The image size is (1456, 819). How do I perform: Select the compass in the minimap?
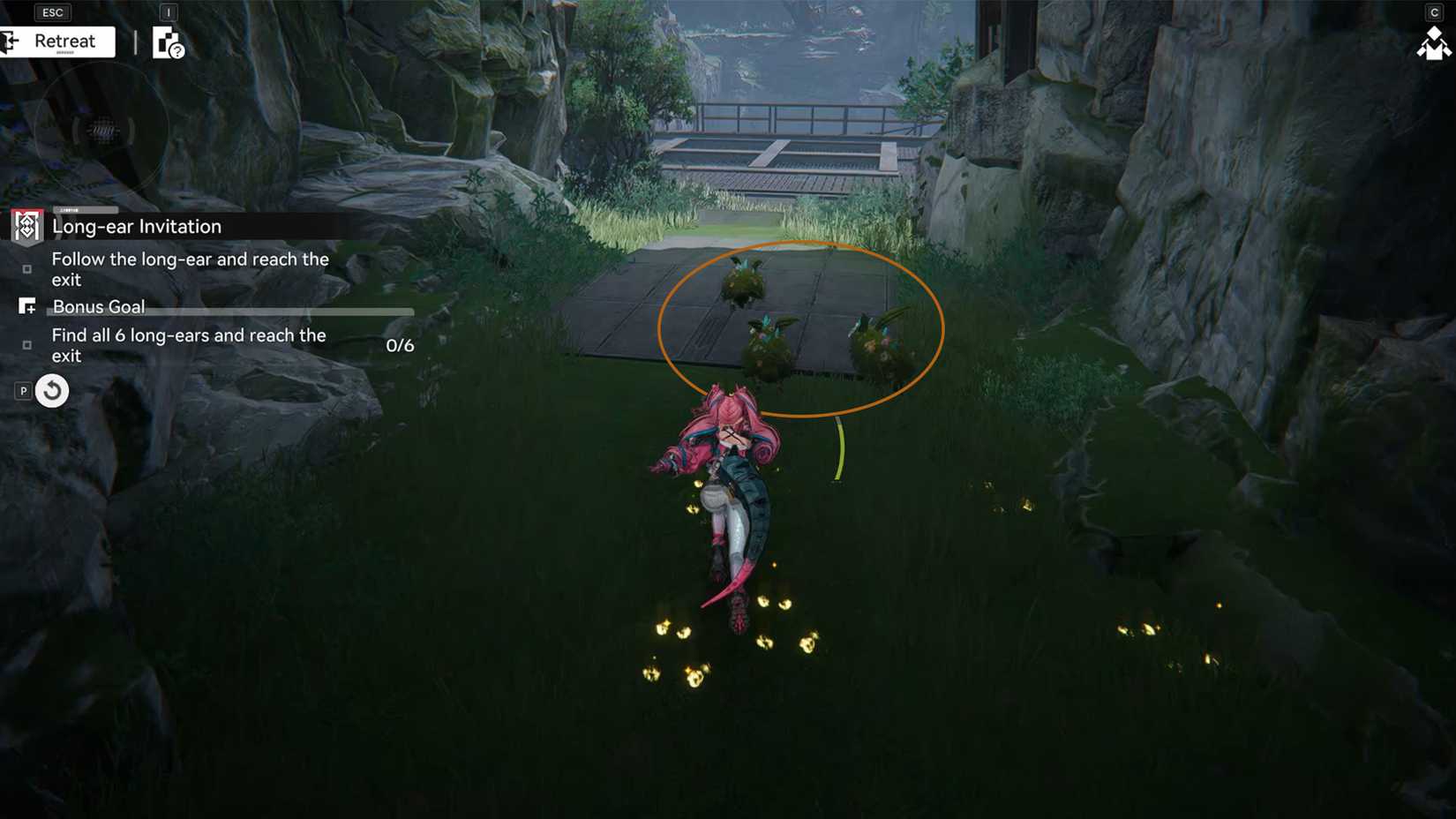[x=101, y=131]
